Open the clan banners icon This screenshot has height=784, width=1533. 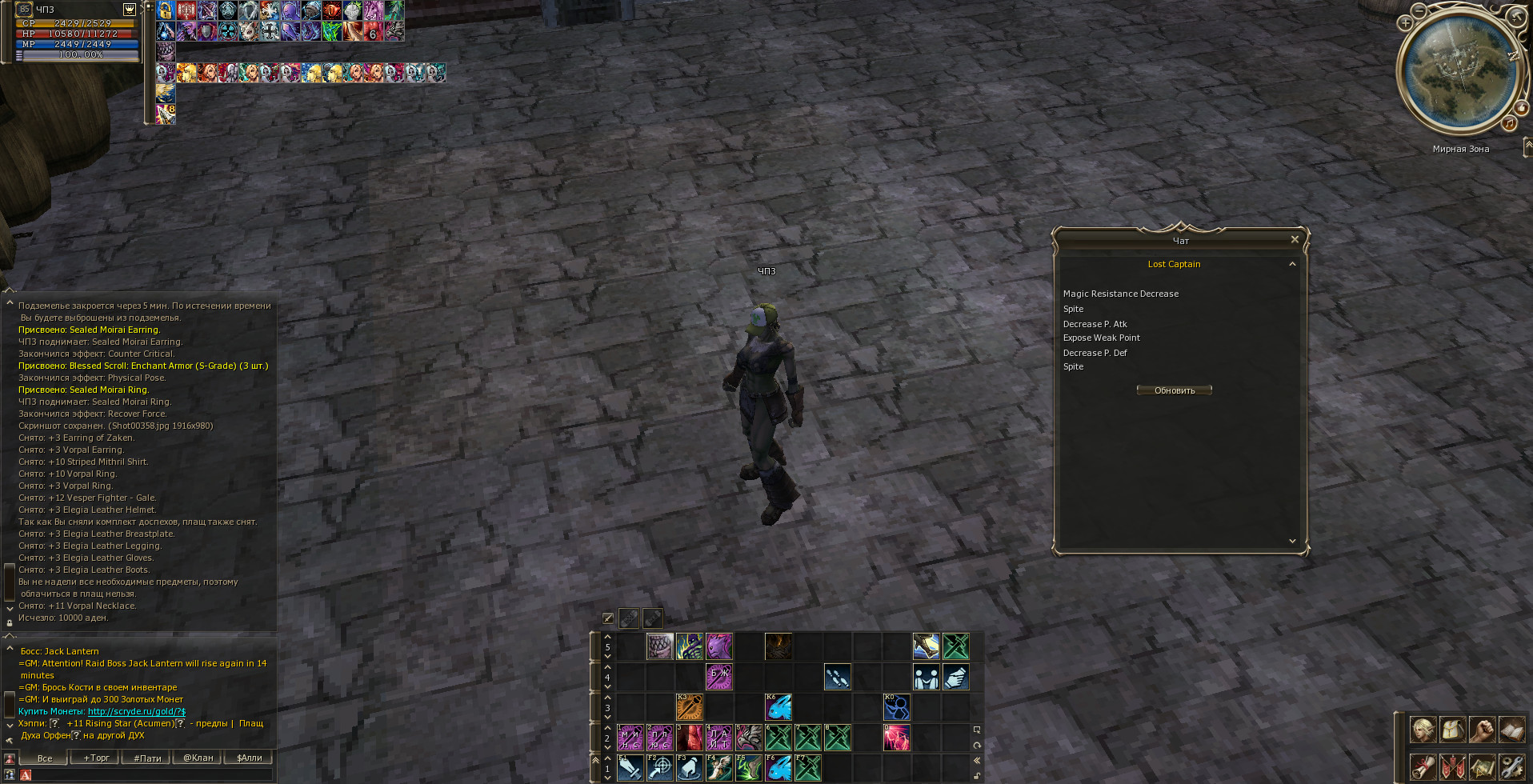1452,766
